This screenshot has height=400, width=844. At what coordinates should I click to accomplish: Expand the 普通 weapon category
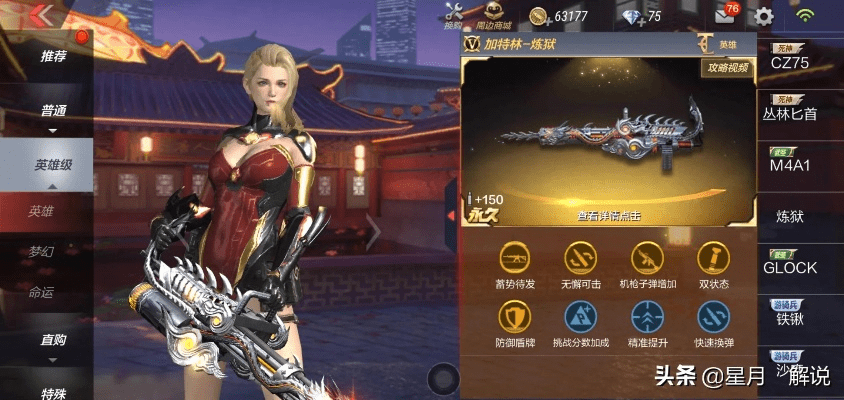(53, 112)
